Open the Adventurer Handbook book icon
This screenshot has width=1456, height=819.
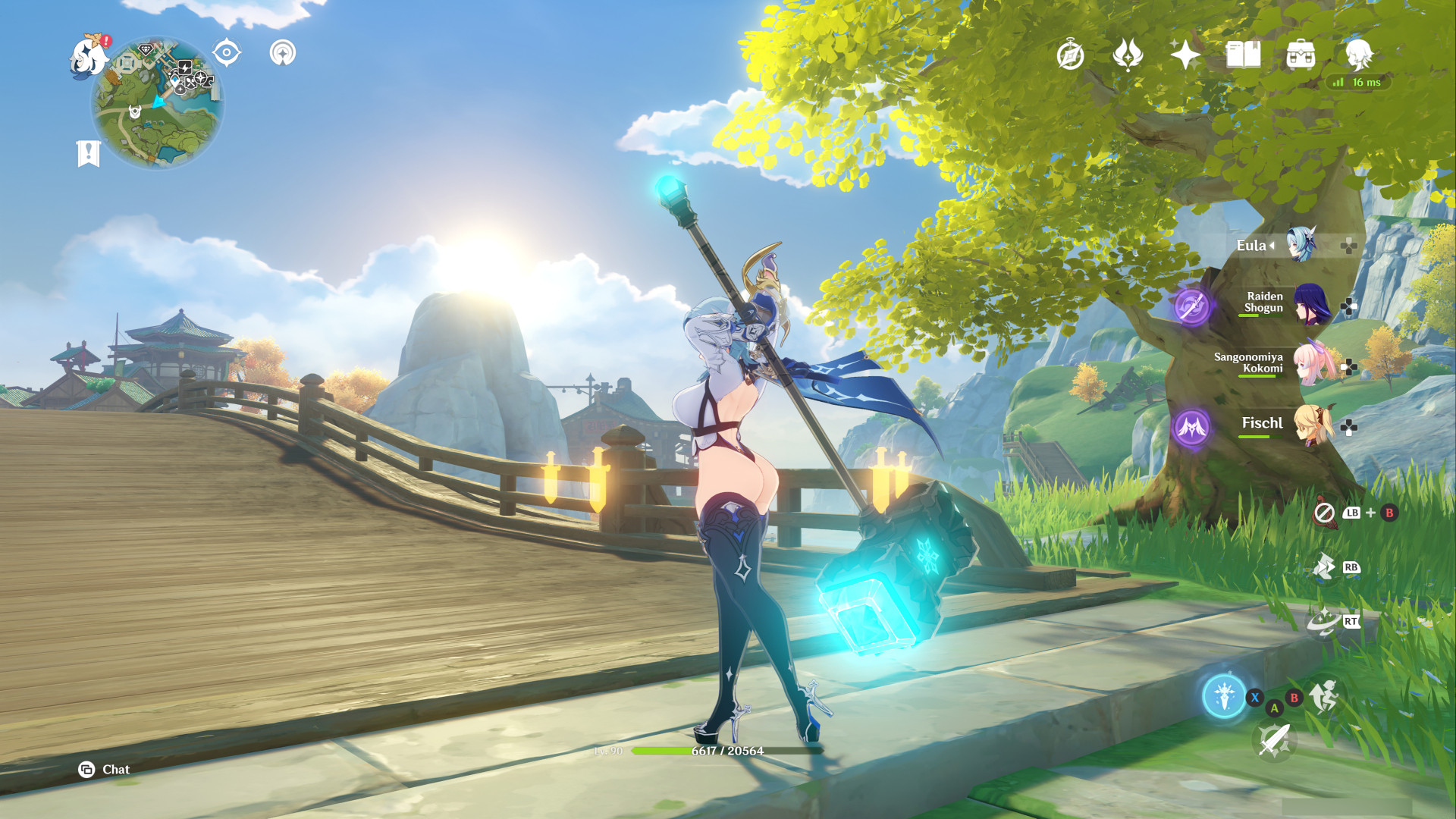1242,55
